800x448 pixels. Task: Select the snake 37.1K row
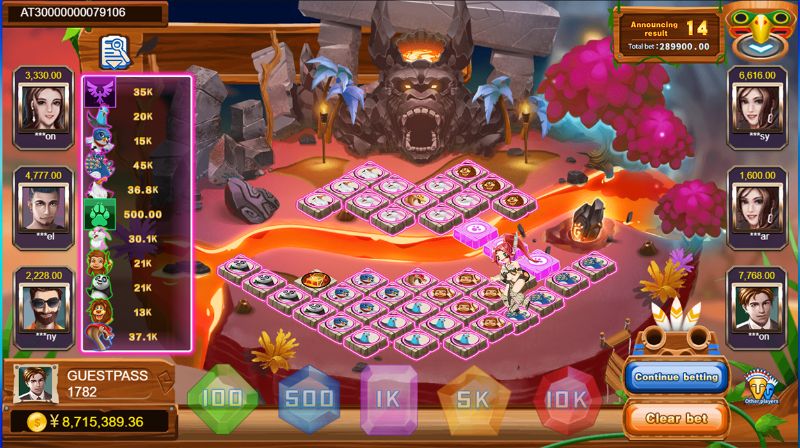[137, 336]
